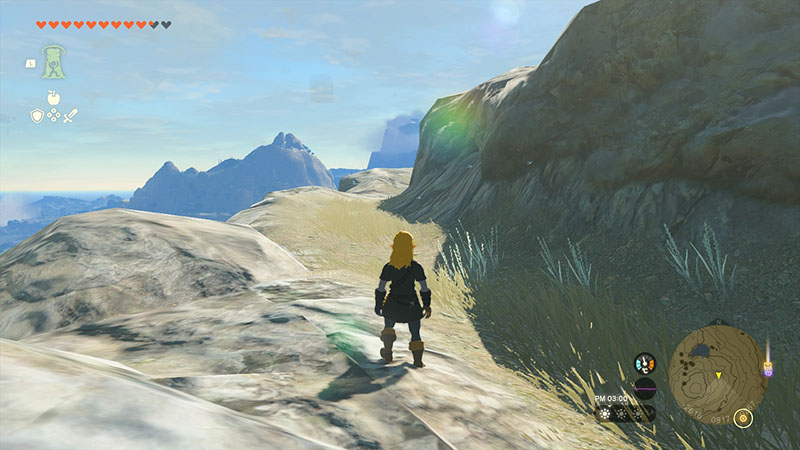Open the sword quick-select icon
This screenshot has width=800, height=450.
click(71, 116)
